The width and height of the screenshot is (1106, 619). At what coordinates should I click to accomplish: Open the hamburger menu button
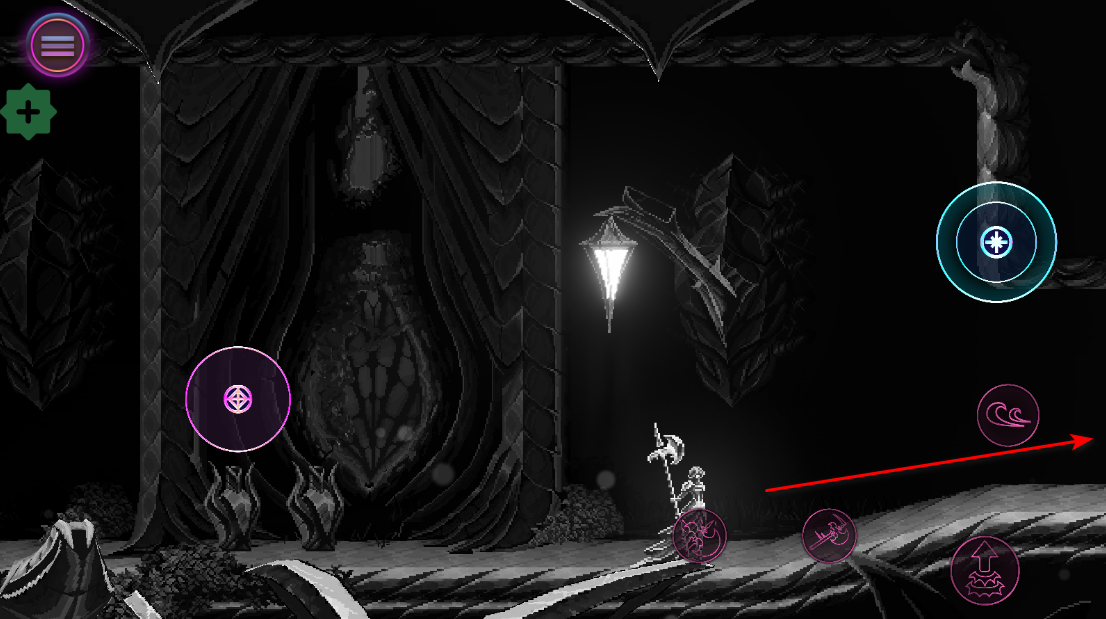point(58,45)
